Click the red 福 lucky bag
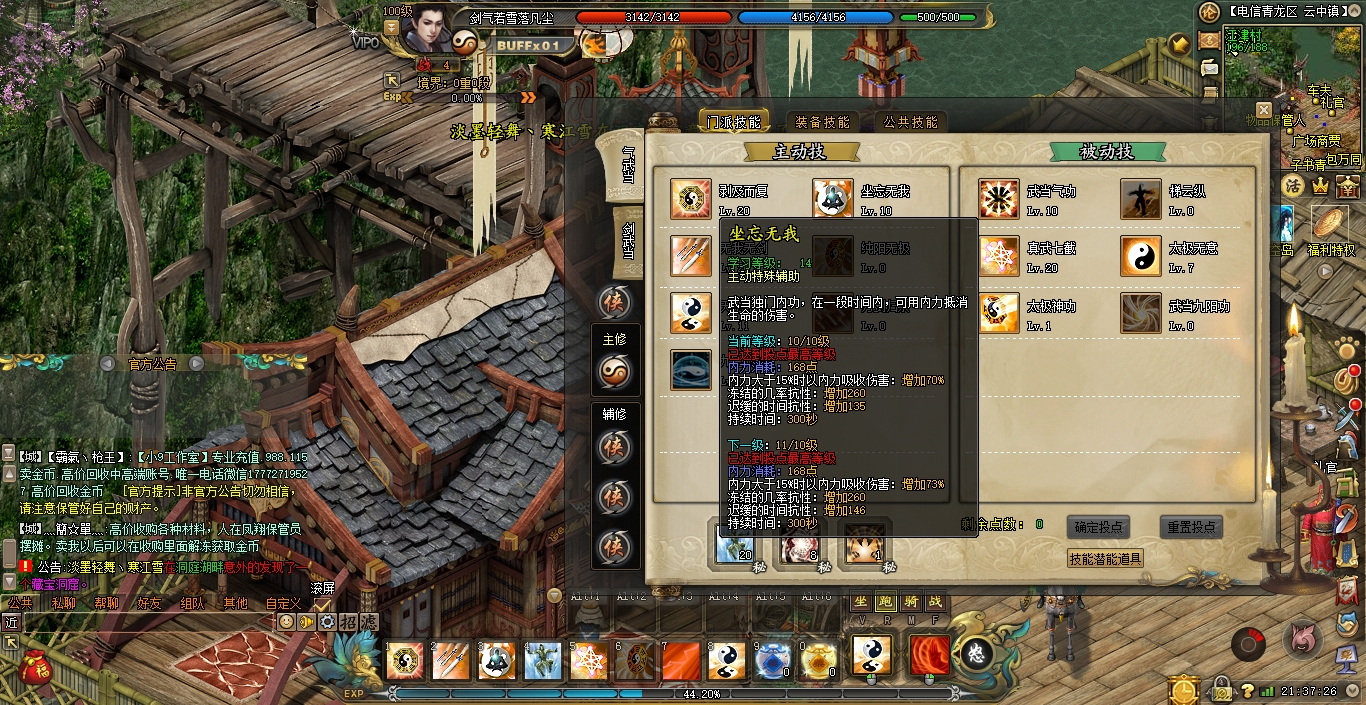This screenshot has height=705, width=1366. coord(35,663)
